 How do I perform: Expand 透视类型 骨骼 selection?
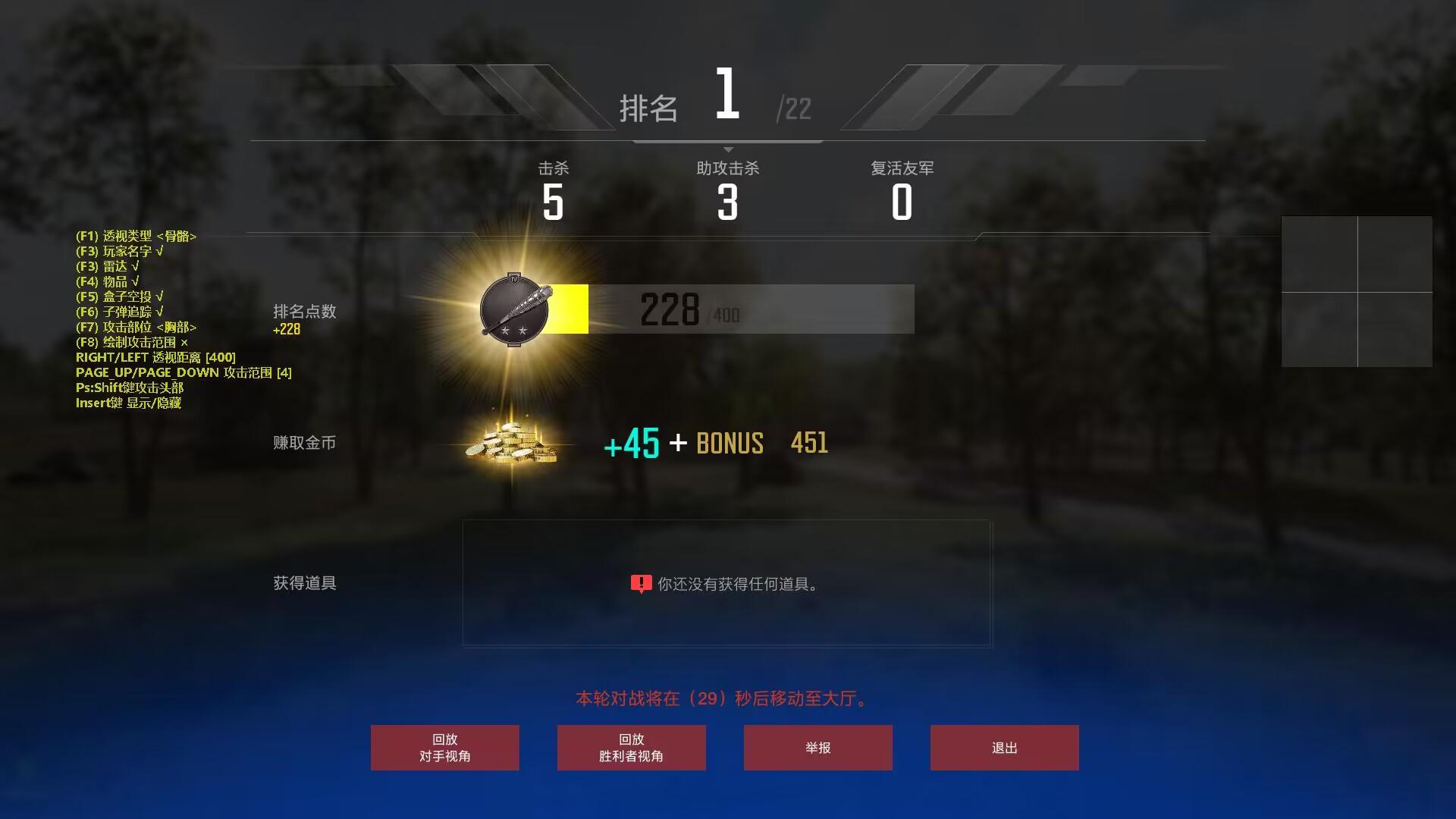point(136,236)
